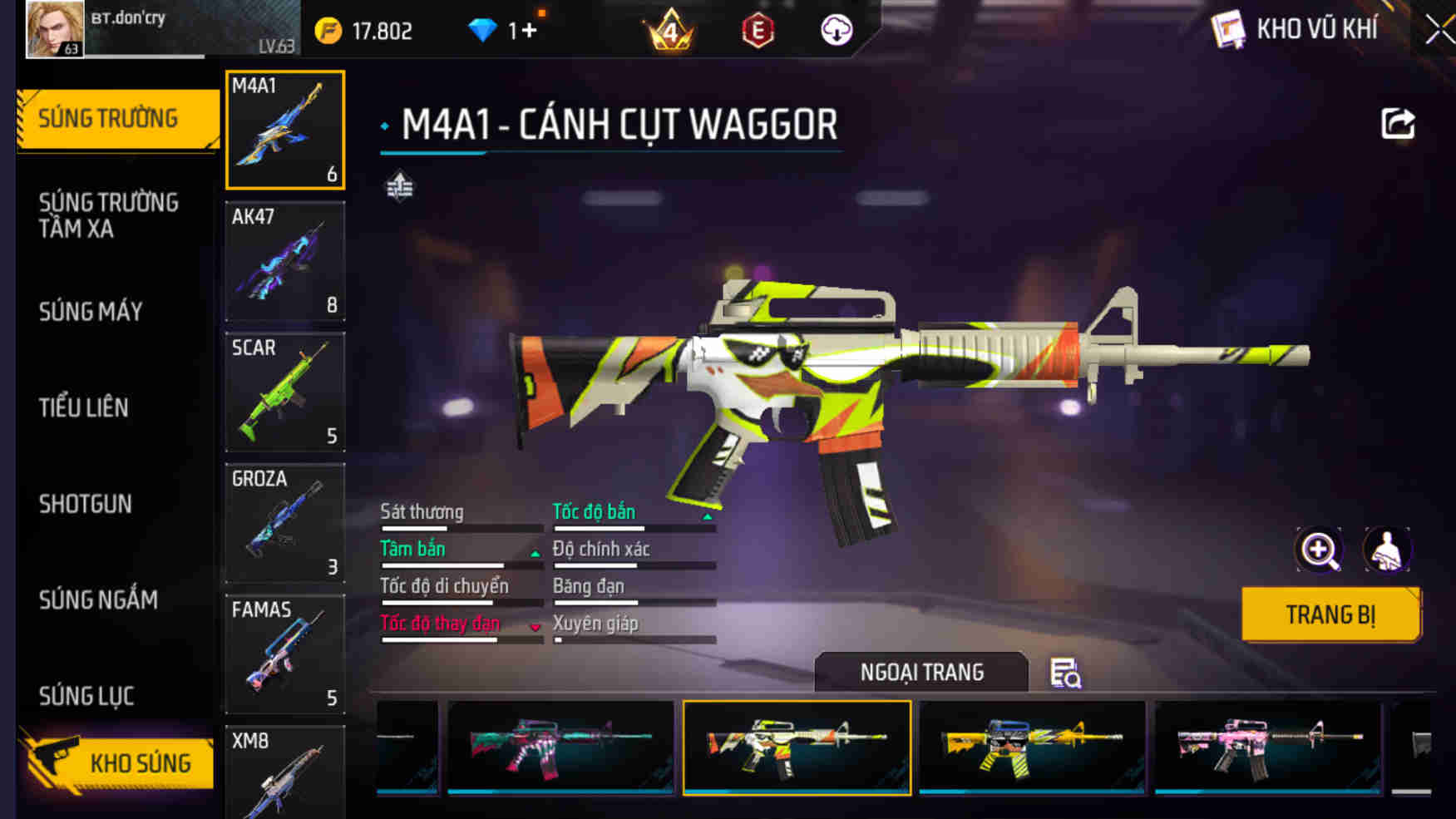Select the GROZA weapon tile
This screenshot has height=819, width=1456.
[x=285, y=523]
